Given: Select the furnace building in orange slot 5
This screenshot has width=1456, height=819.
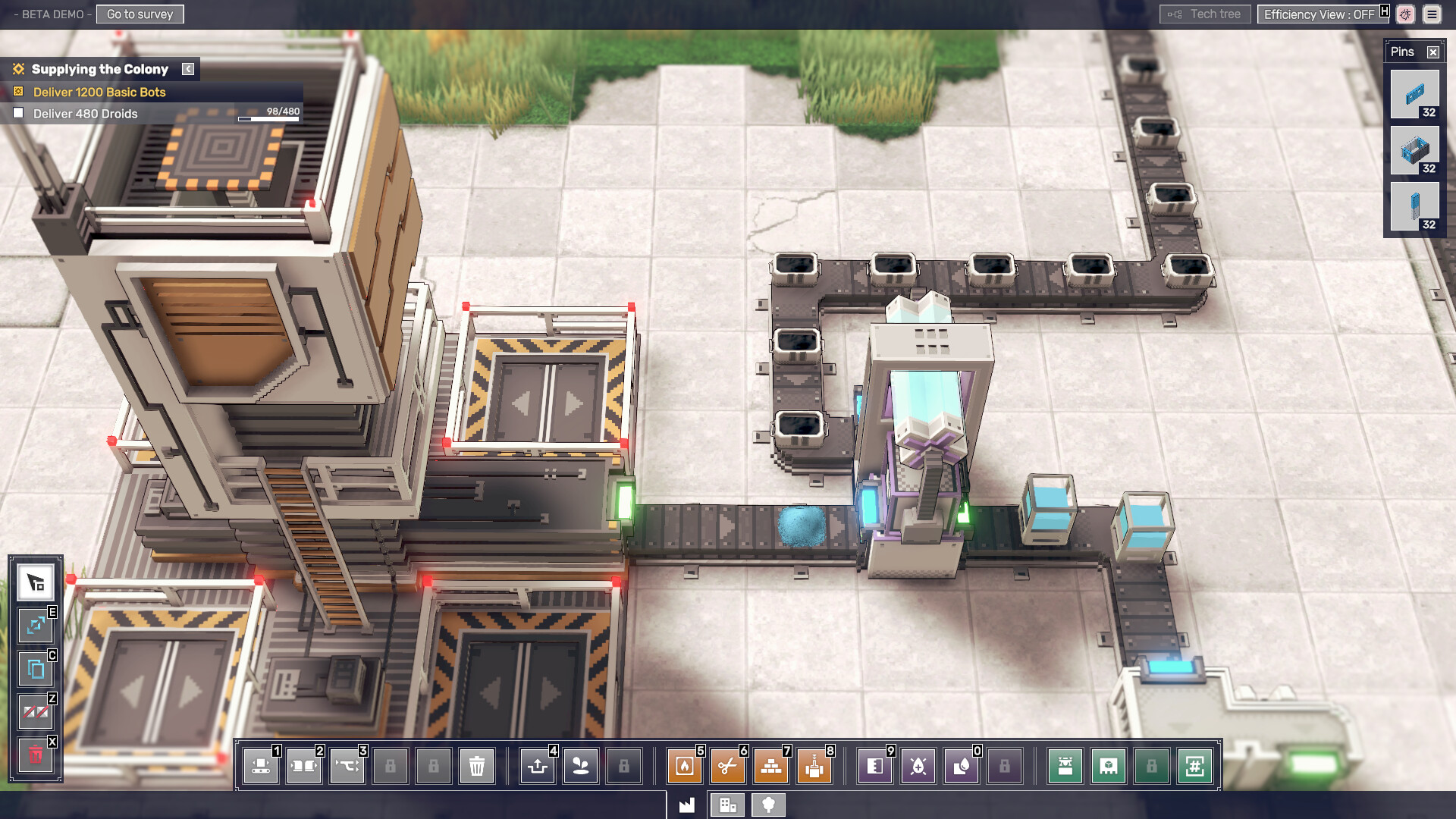Looking at the screenshot, I should [684, 766].
